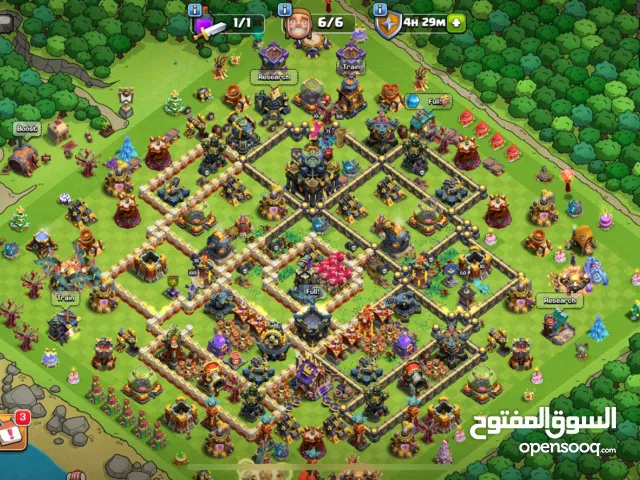Viewport: 640px width, 480px height.
Task: Select the purple potion icon showing 1/1
Action: coord(204,22)
